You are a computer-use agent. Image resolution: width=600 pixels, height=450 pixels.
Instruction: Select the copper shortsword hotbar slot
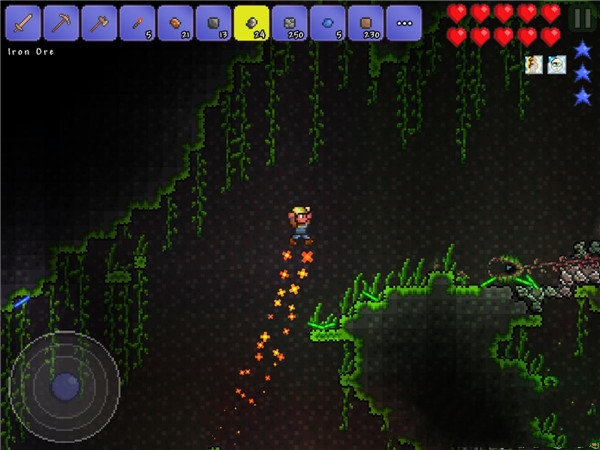tap(23, 21)
